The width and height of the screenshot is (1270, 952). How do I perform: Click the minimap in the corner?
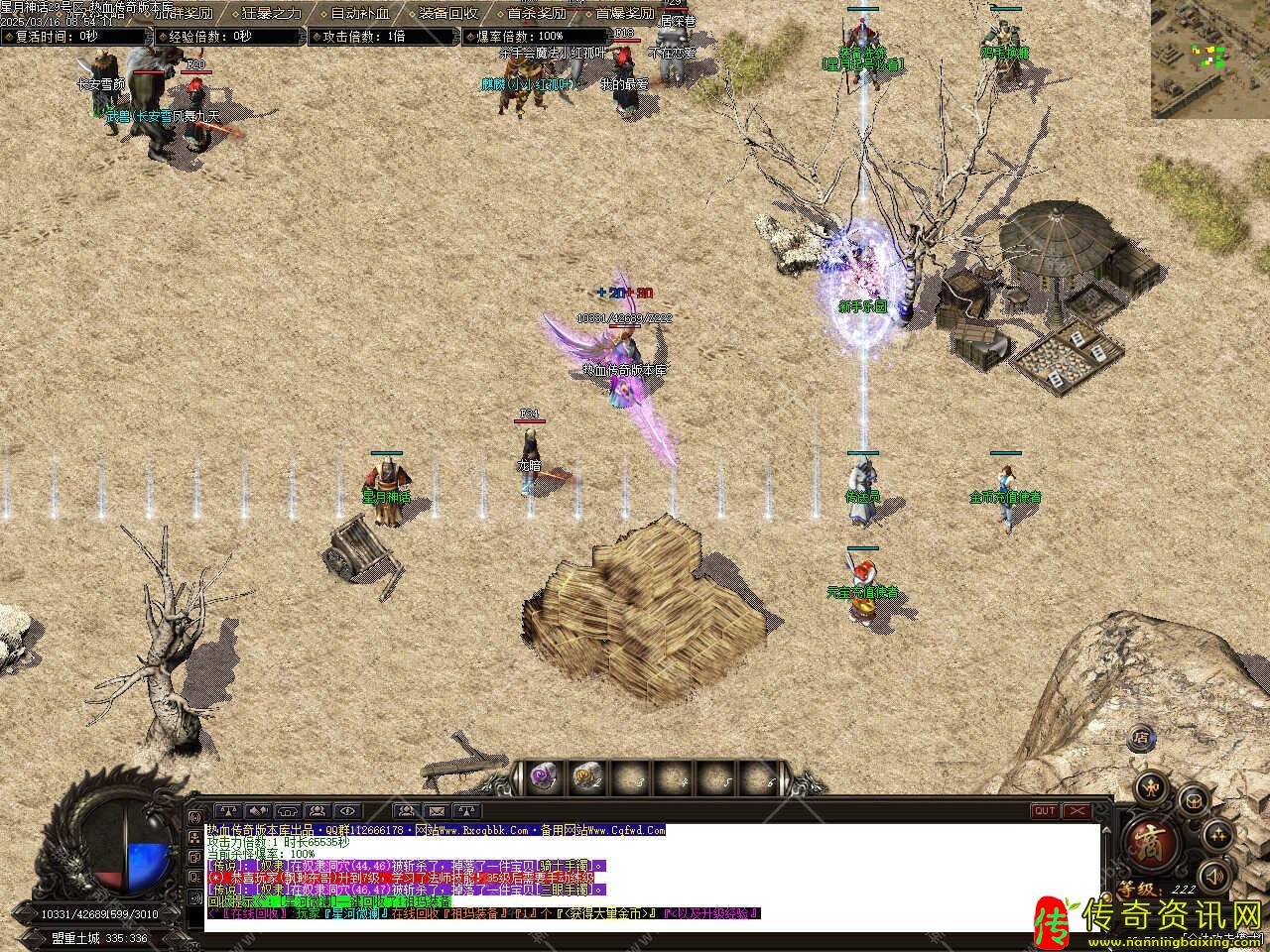1209,58
